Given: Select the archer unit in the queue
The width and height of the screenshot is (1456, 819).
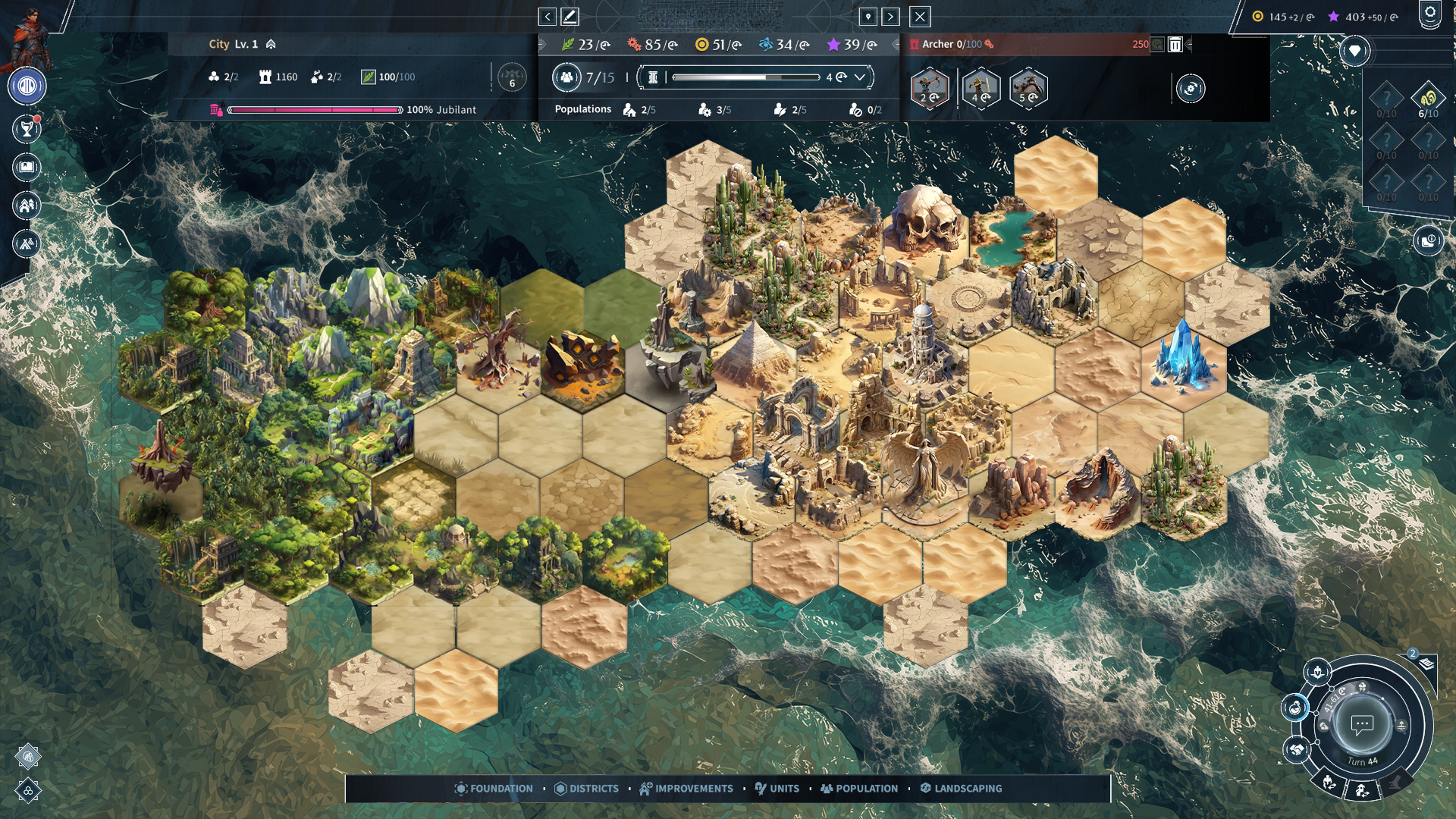Looking at the screenshot, I should (929, 89).
